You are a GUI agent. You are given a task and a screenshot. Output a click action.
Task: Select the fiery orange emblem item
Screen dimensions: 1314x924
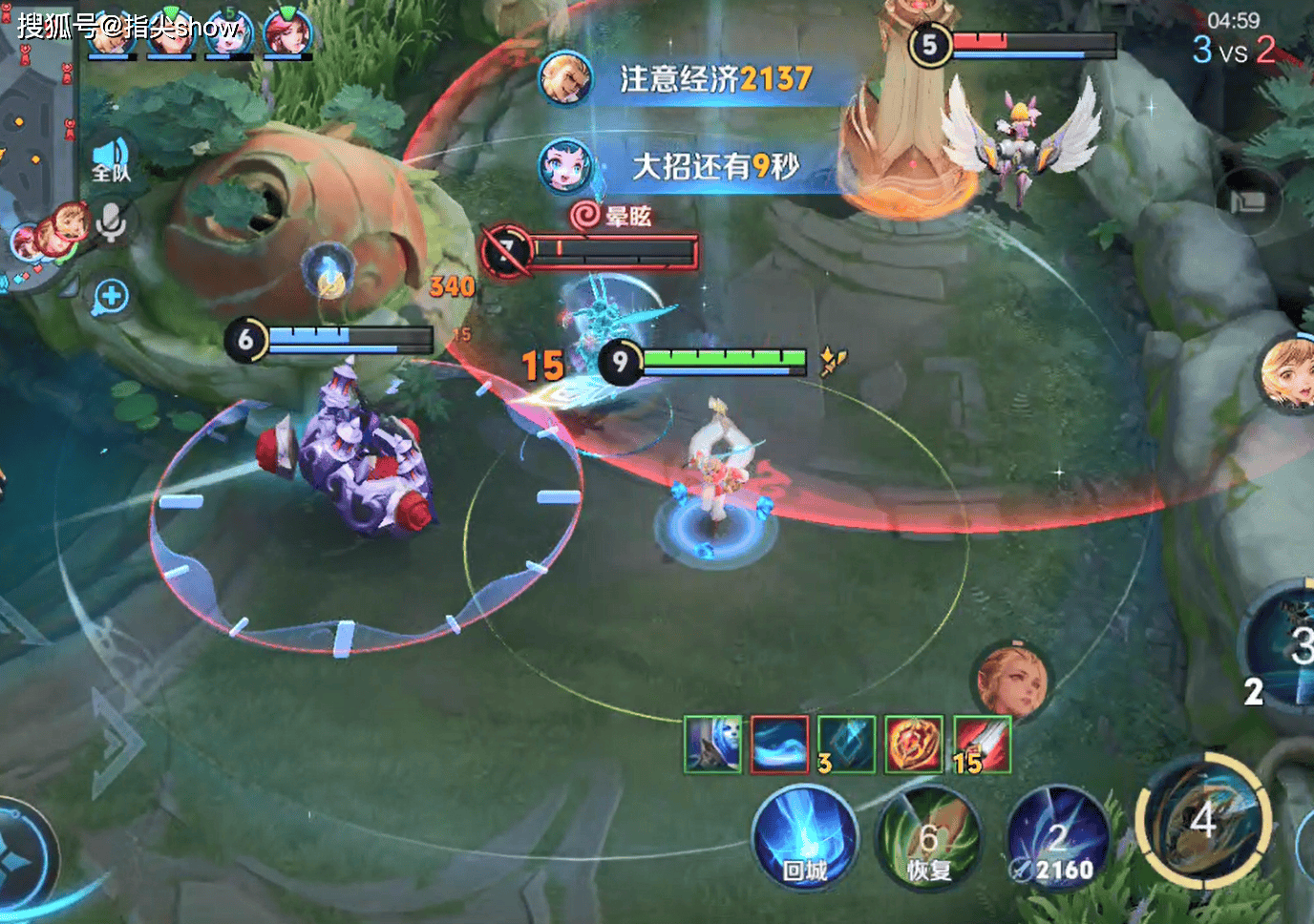tap(914, 745)
